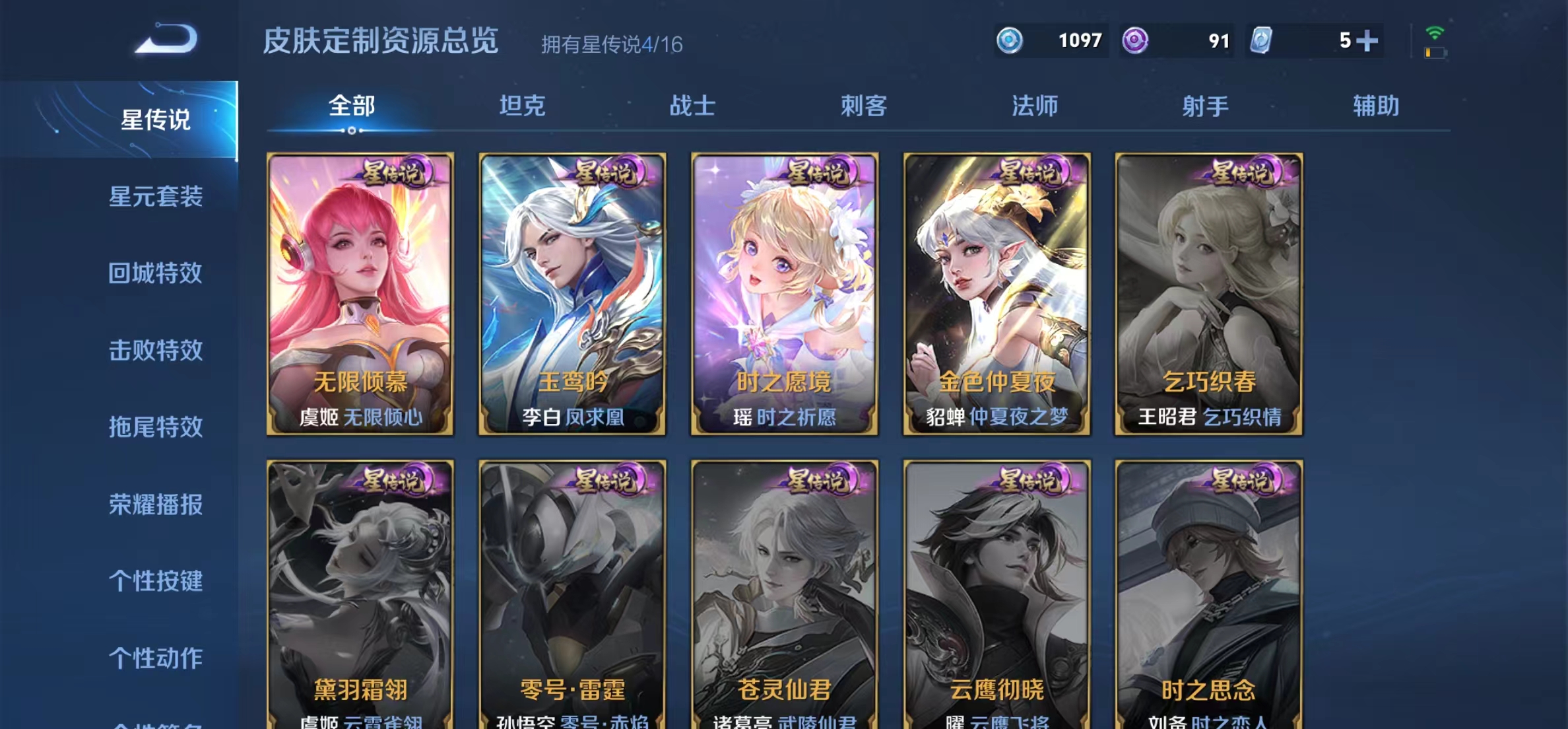Open the 荣耀播报 sidebar section
1568x729 pixels.
click(x=155, y=504)
